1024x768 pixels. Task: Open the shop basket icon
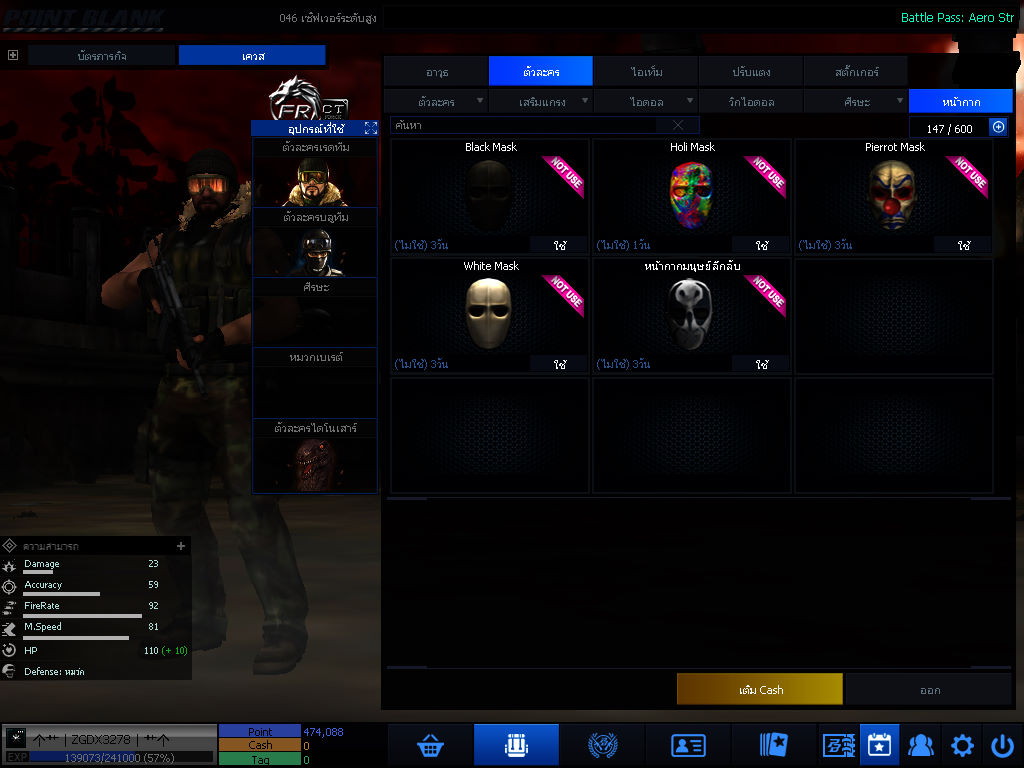pyautogui.click(x=431, y=745)
